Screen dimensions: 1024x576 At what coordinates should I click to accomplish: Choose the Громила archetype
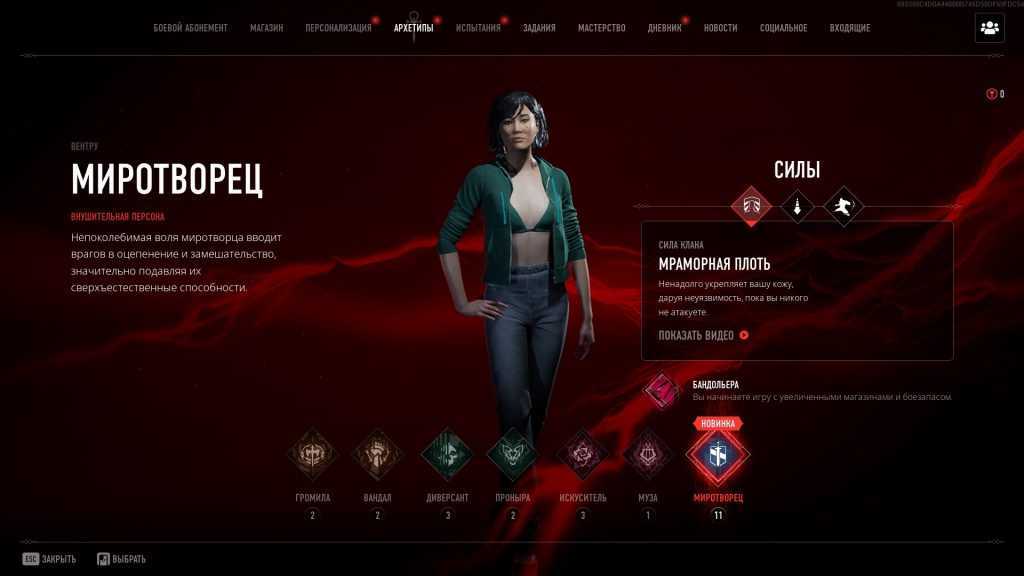tap(313, 455)
